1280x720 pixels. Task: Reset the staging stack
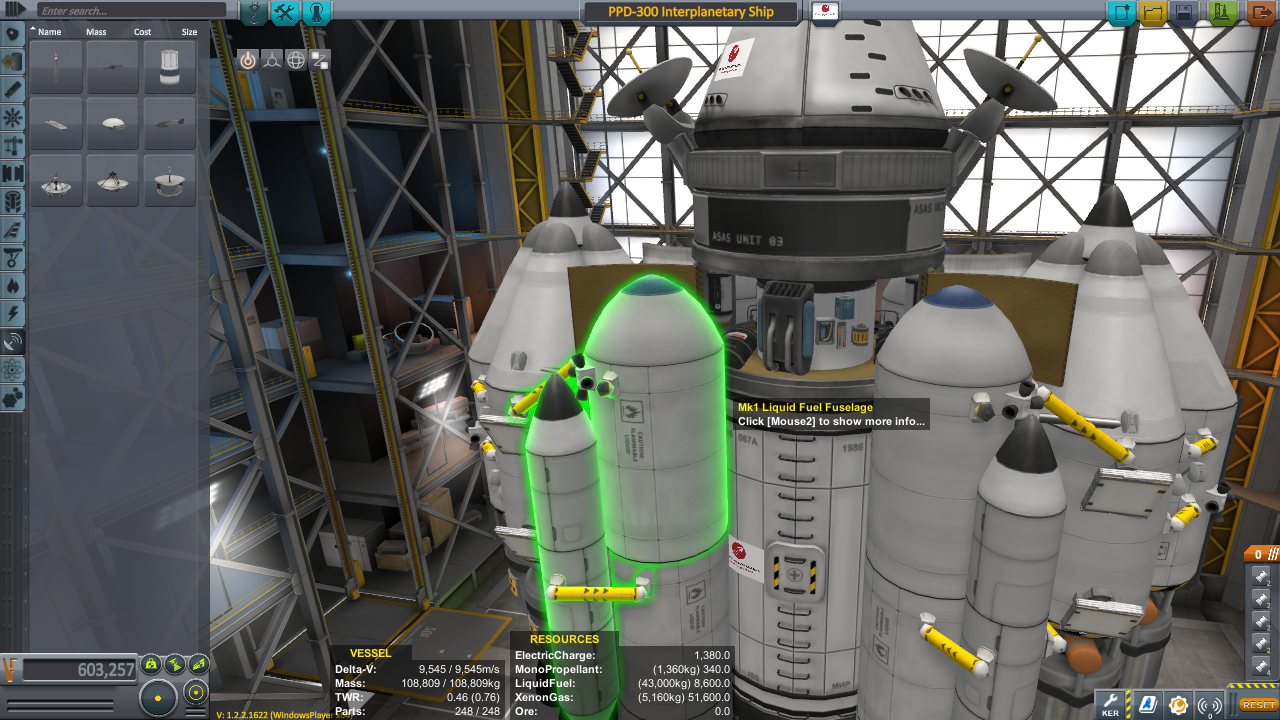[x=1258, y=705]
